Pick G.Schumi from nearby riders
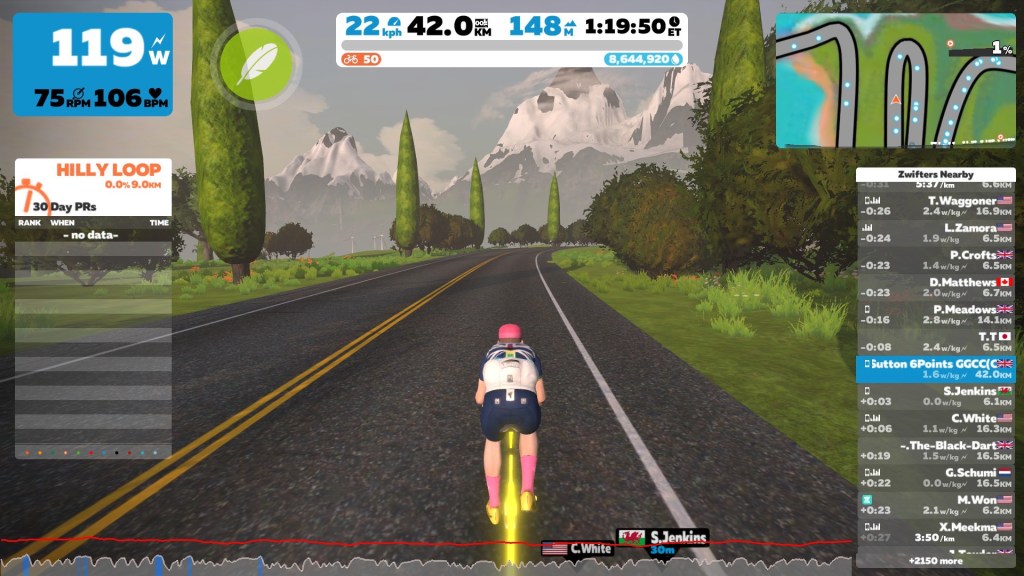1024x576 pixels. [x=936, y=477]
